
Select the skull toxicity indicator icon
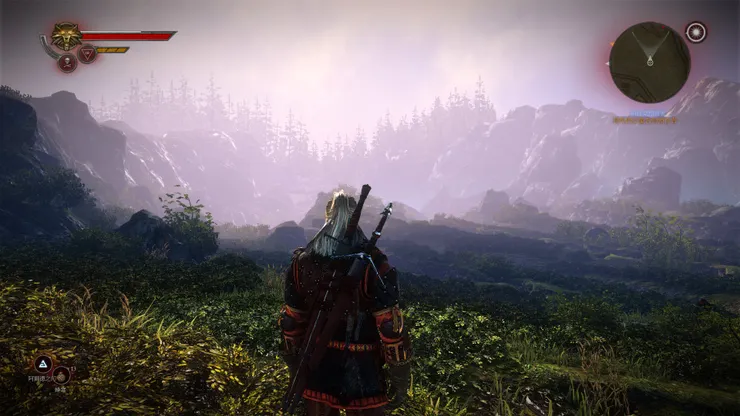[x=67, y=62]
